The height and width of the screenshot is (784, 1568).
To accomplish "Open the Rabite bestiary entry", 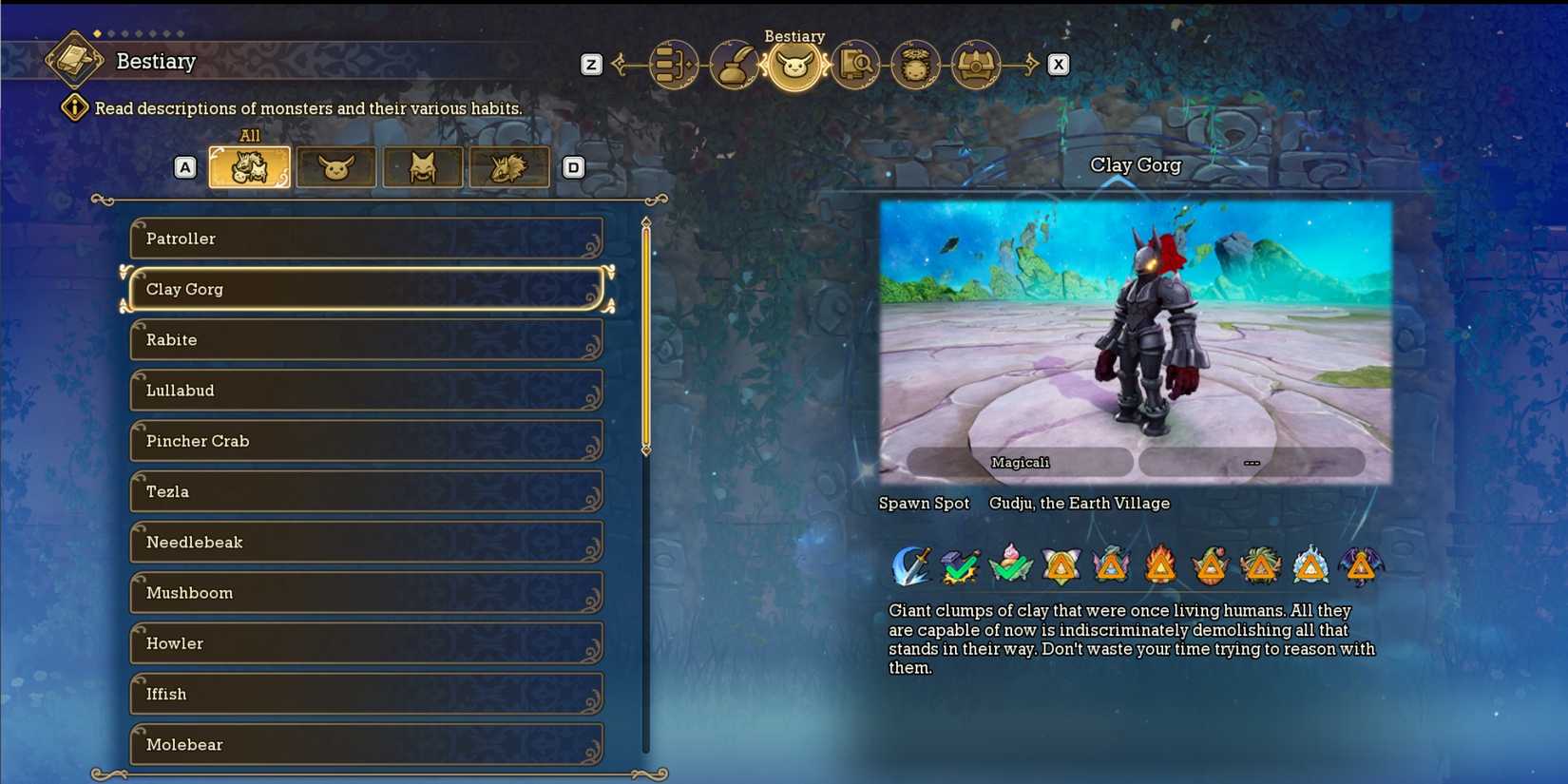I will [367, 339].
